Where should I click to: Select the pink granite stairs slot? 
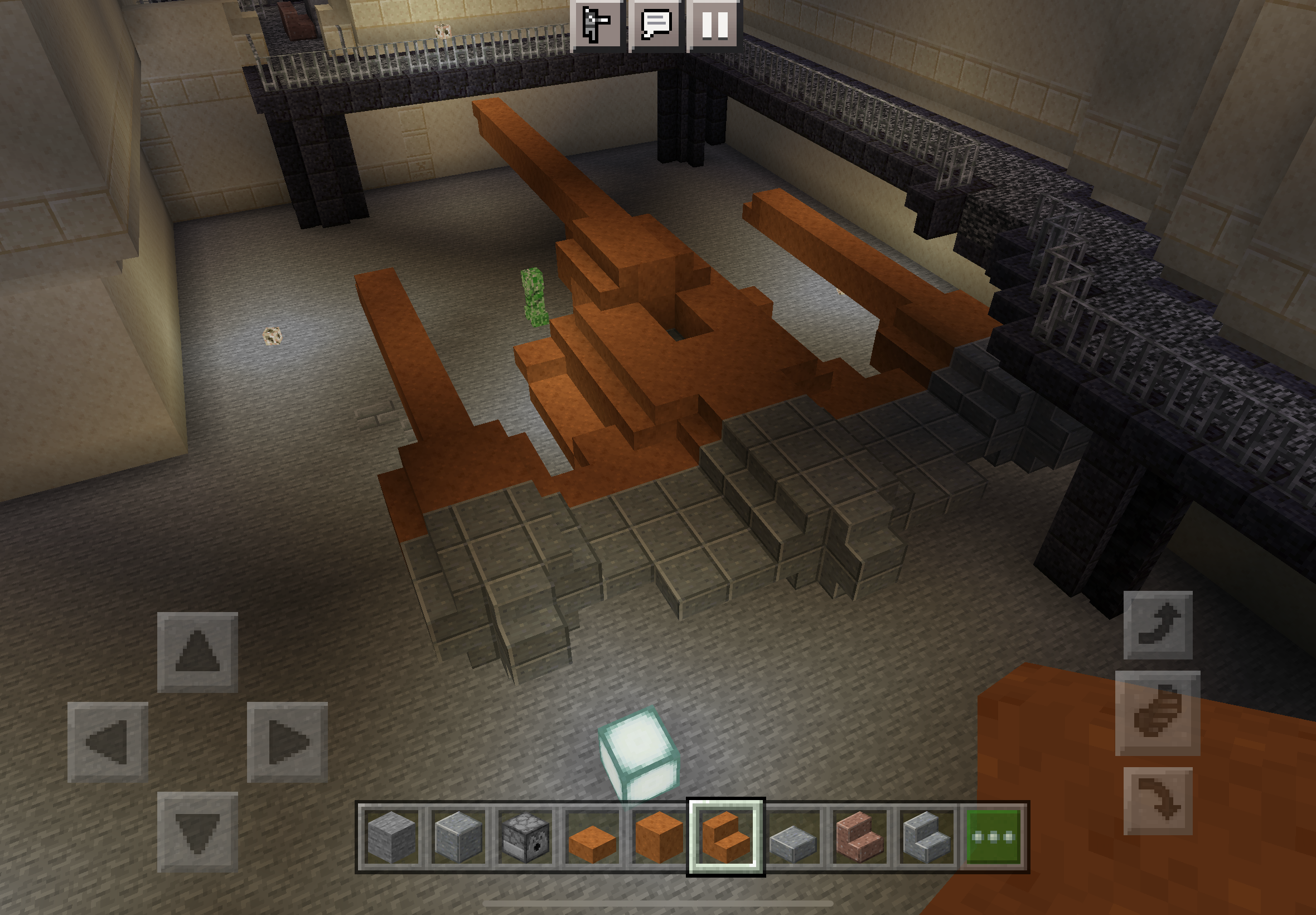[859, 837]
